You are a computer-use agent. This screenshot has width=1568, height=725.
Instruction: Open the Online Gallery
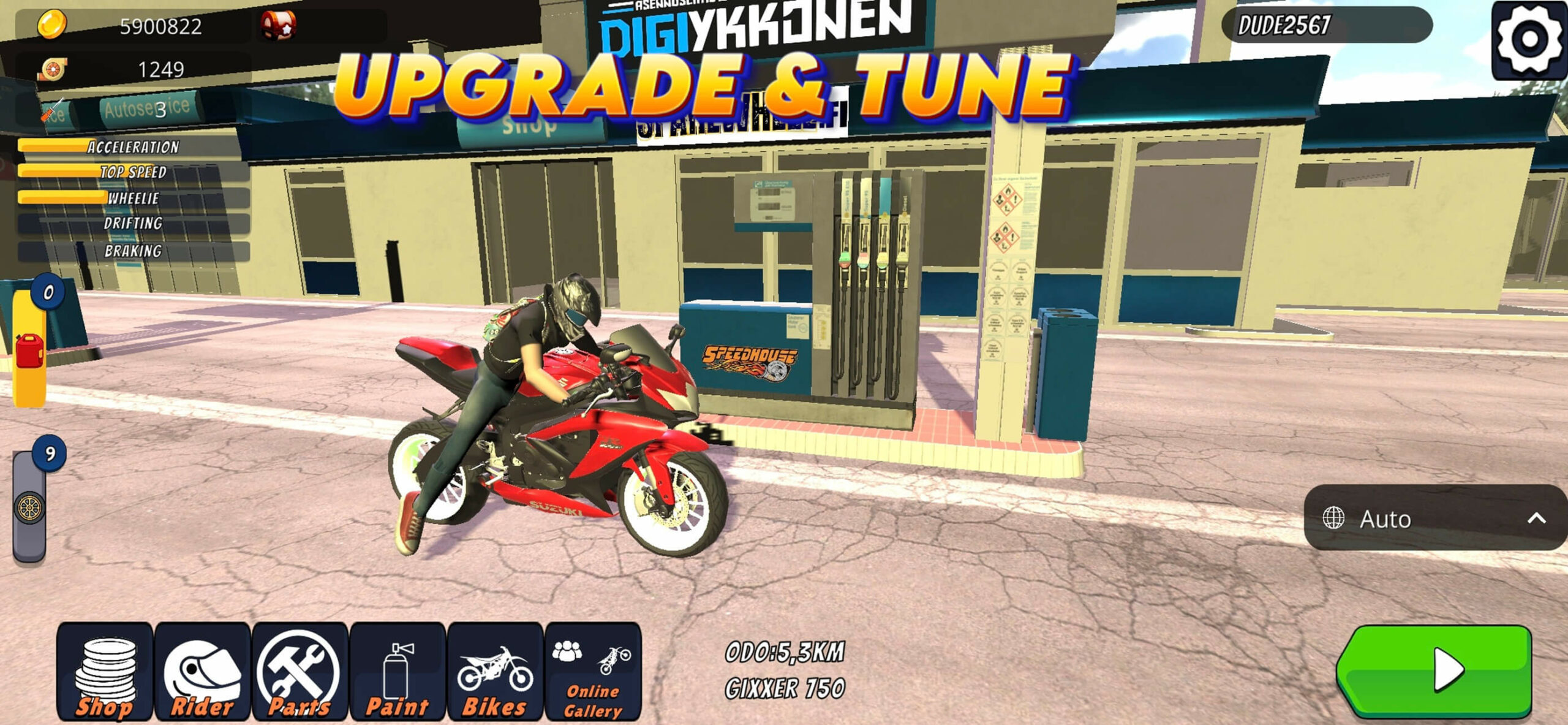pyautogui.click(x=592, y=672)
